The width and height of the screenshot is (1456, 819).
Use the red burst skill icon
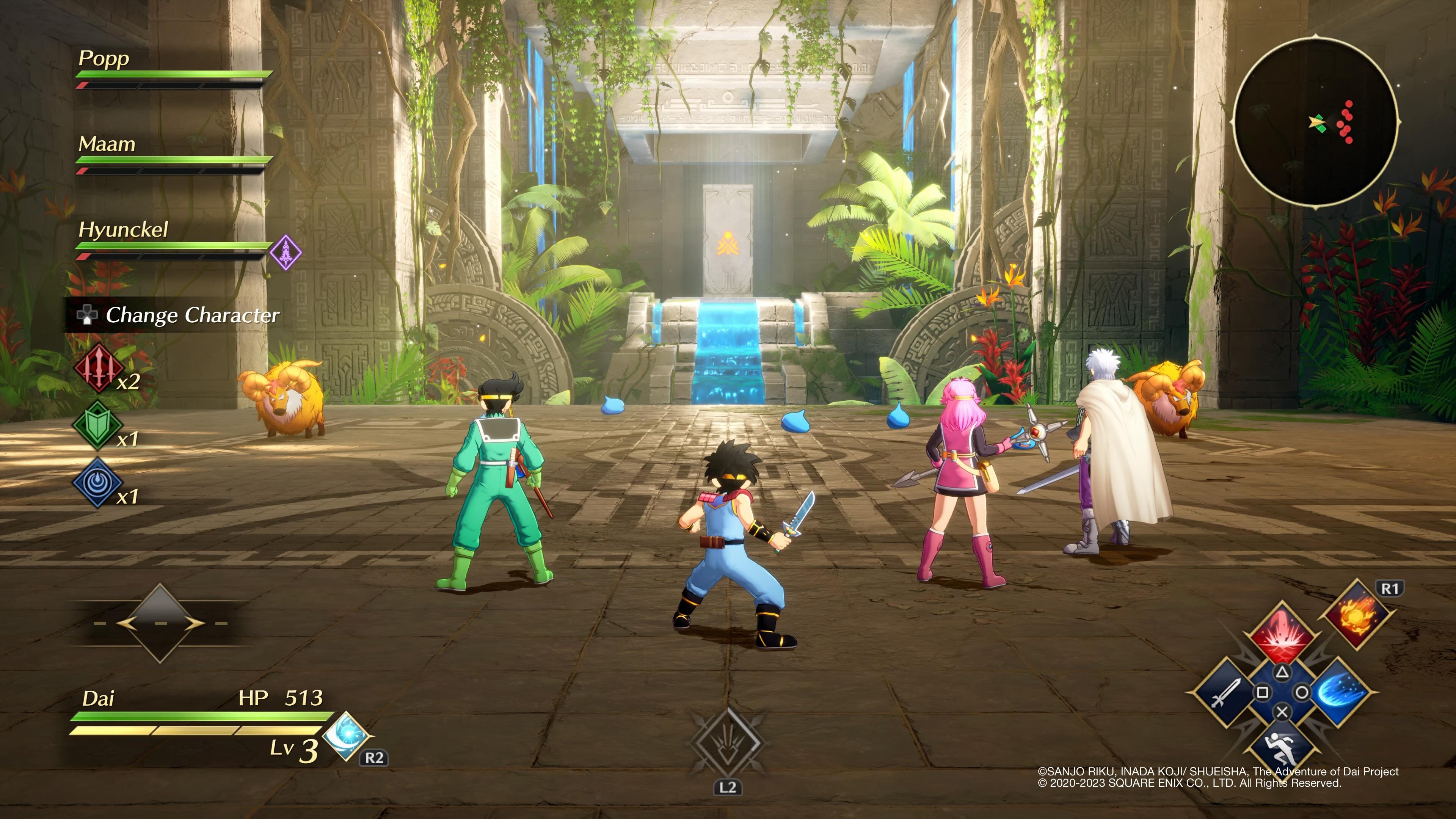coord(1282,632)
